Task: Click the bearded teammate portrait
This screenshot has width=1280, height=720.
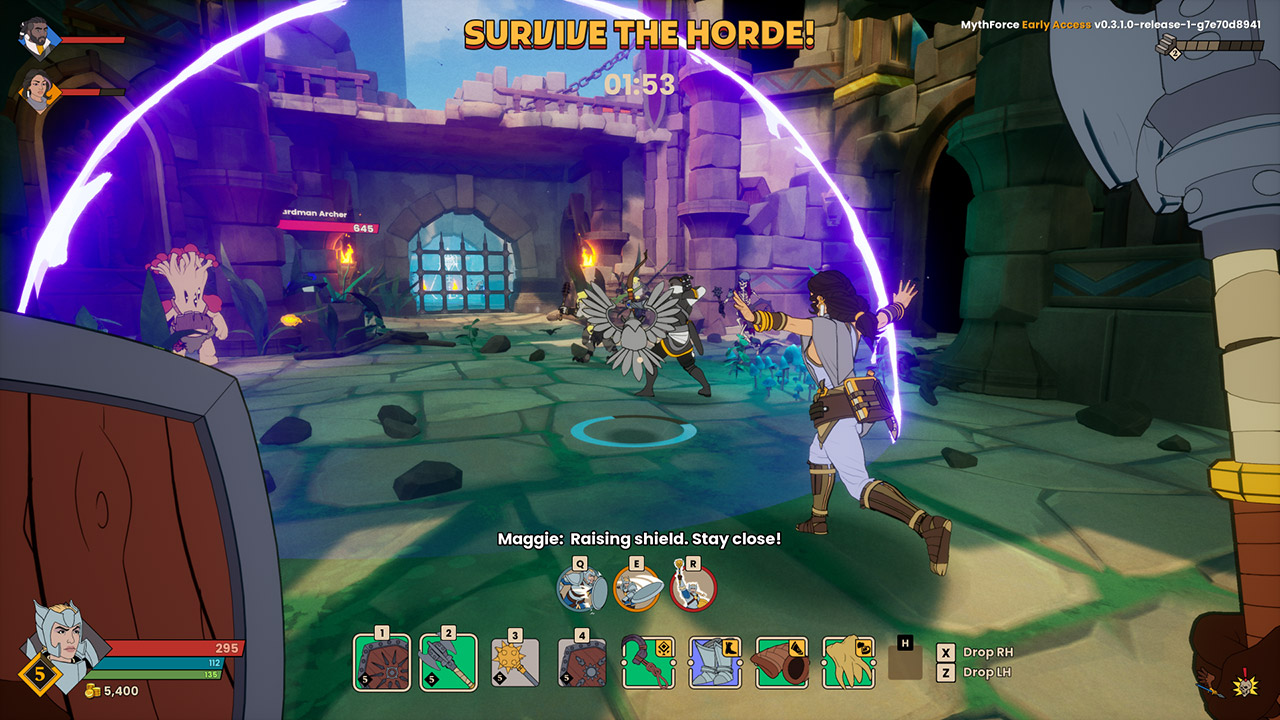Action: point(38,38)
